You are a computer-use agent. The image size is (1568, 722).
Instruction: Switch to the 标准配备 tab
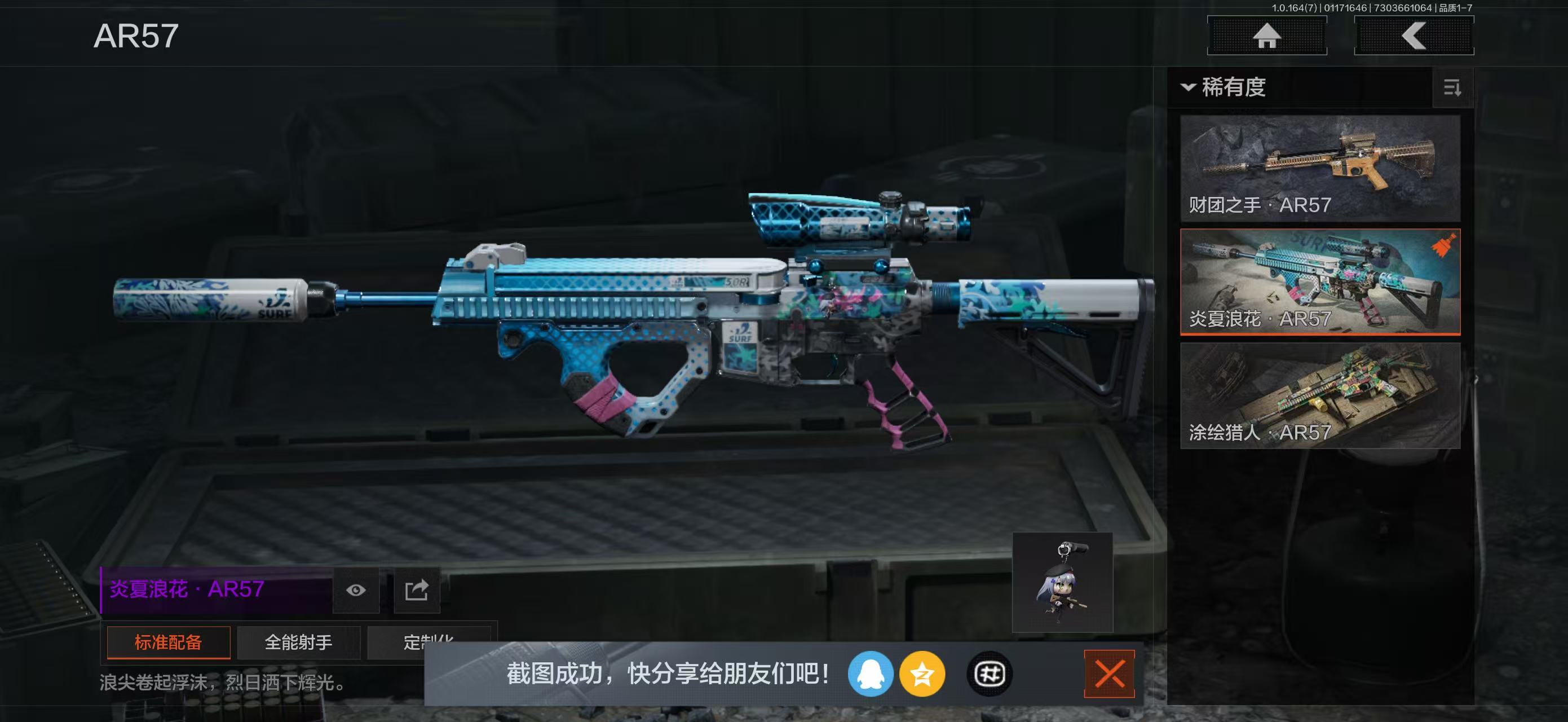coord(168,642)
